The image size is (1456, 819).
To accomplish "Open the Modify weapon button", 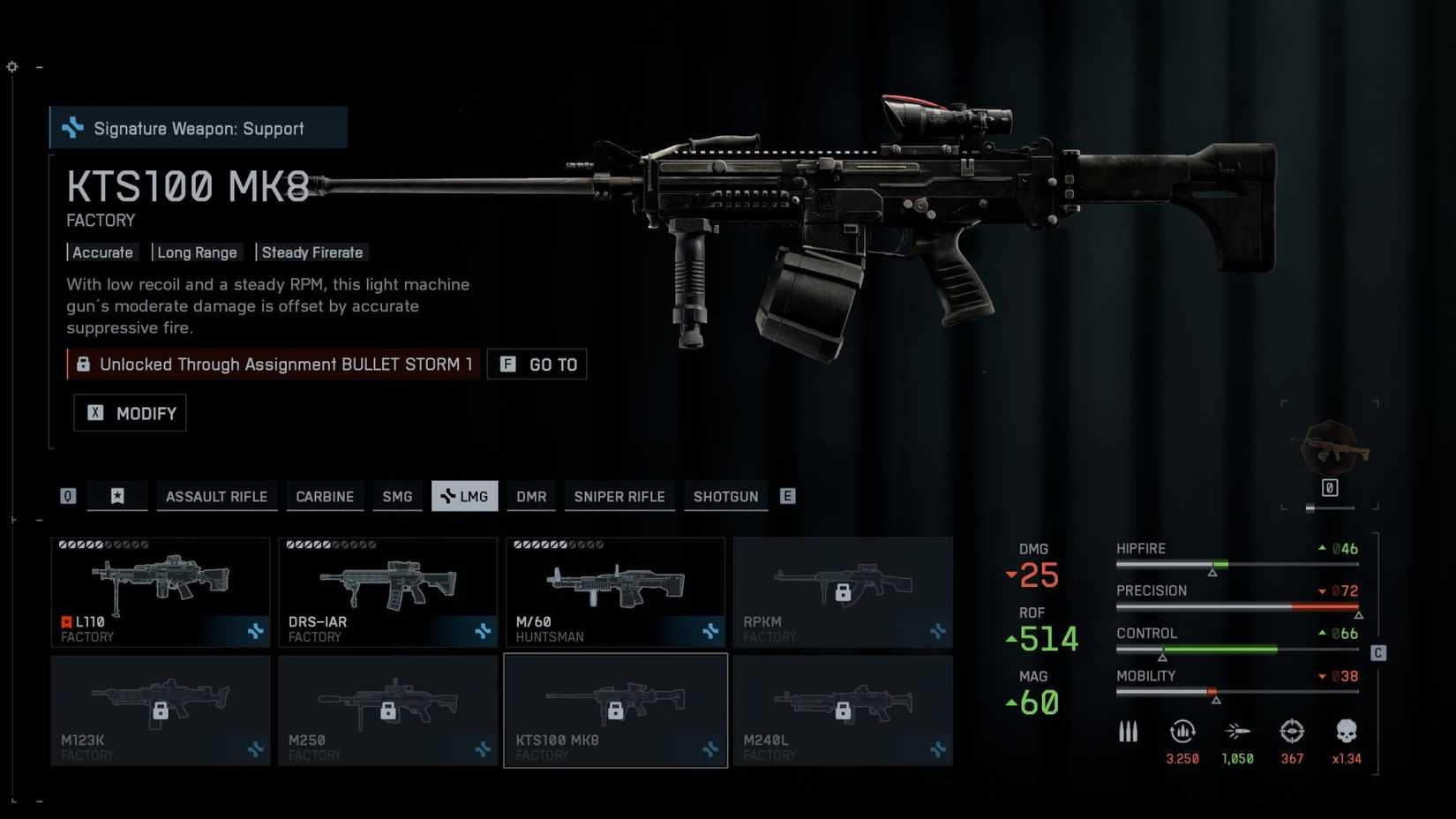I will (131, 413).
